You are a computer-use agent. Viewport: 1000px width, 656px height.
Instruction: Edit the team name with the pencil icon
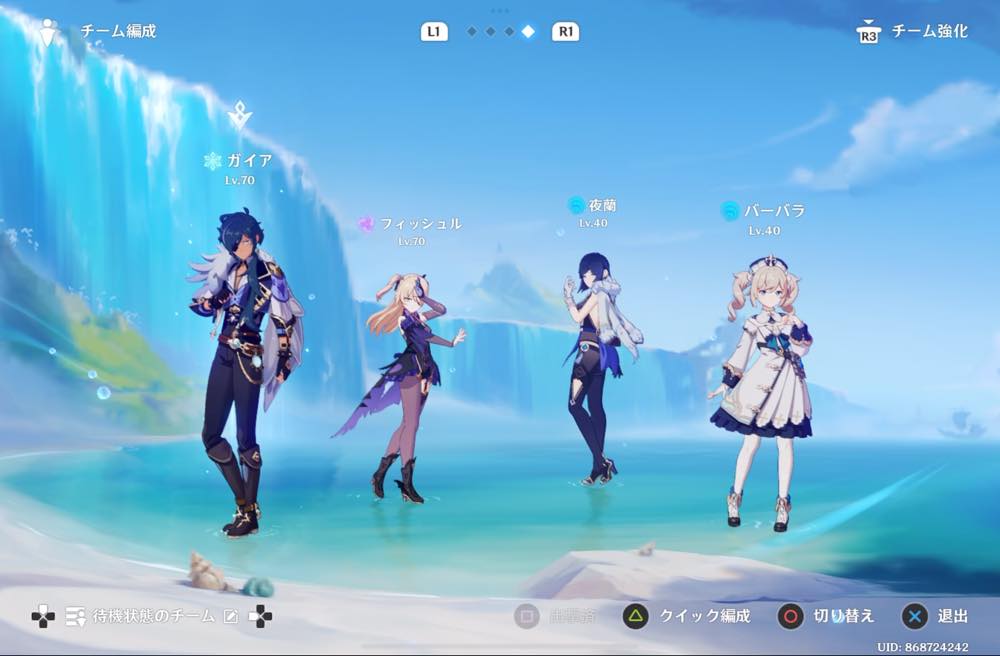(x=231, y=617)
